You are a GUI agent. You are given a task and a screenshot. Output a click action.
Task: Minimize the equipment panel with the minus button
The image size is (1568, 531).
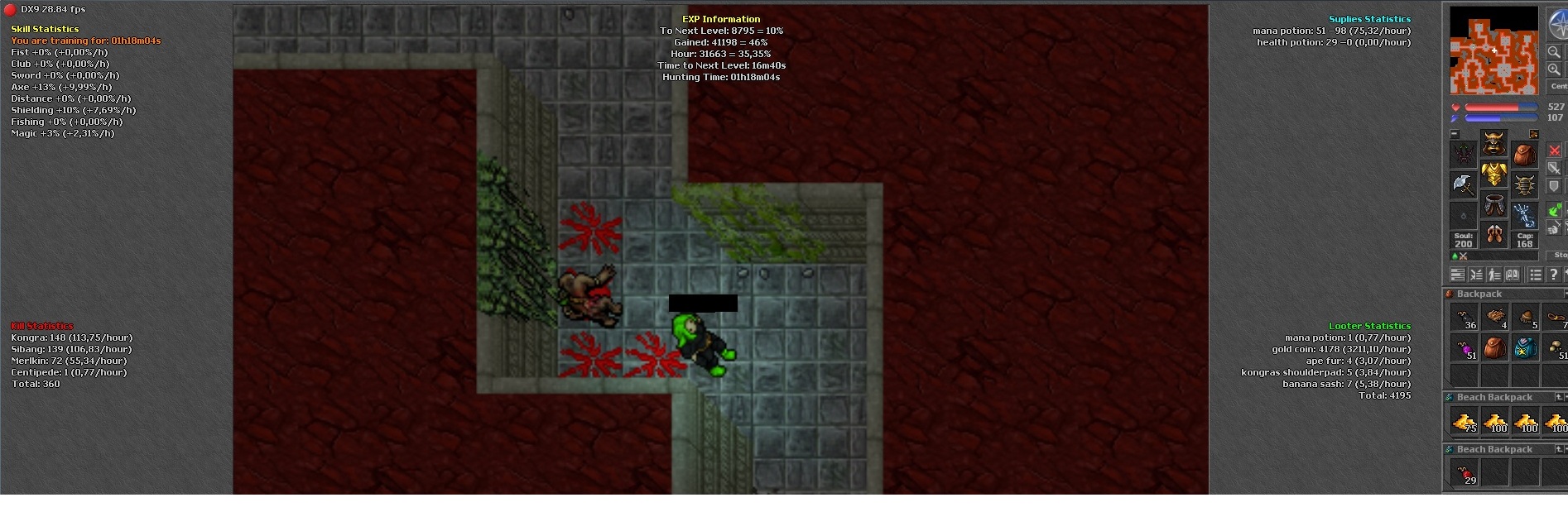tap(1455, 133)
